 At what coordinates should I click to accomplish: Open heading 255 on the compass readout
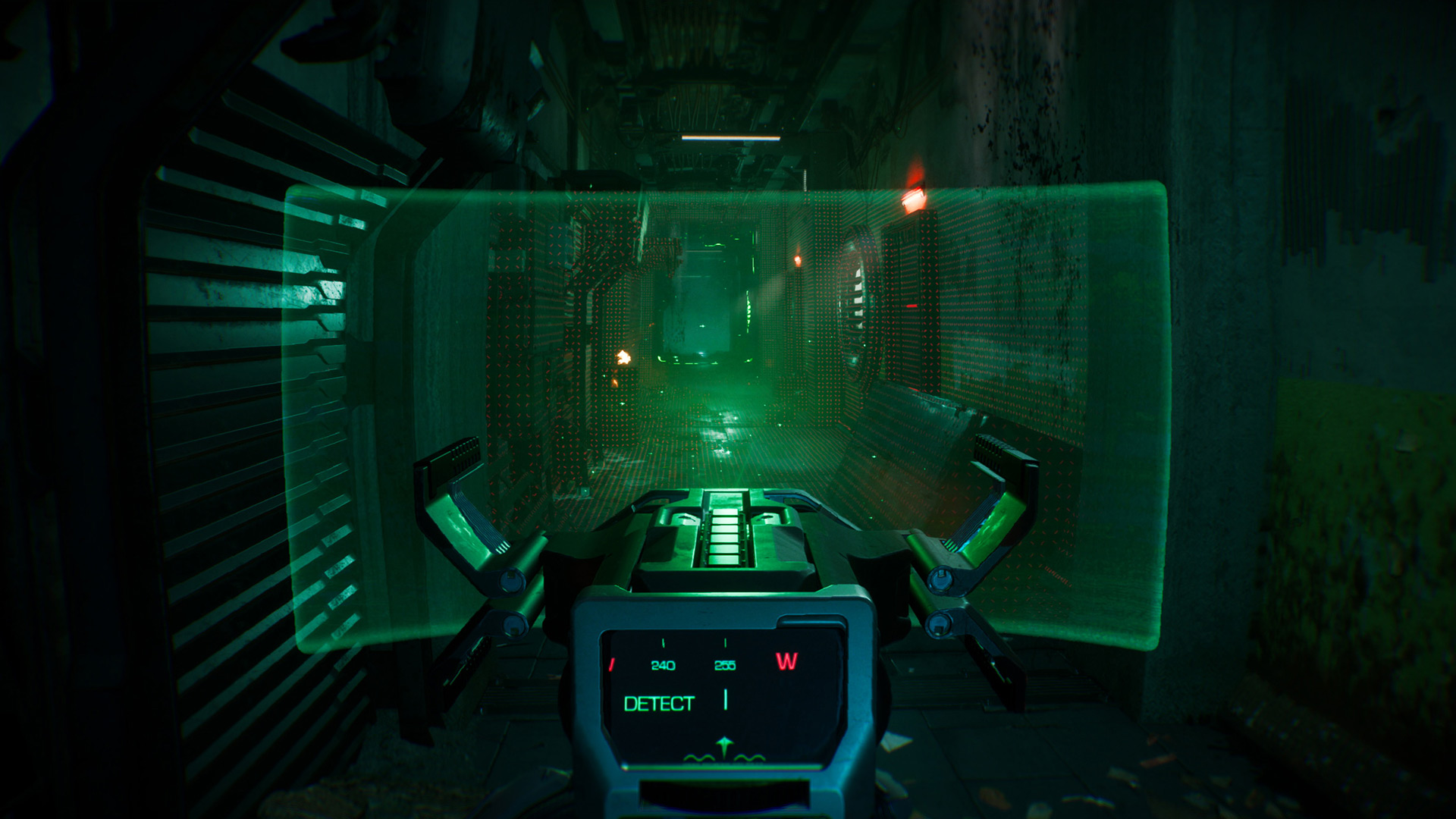(725, 665)
